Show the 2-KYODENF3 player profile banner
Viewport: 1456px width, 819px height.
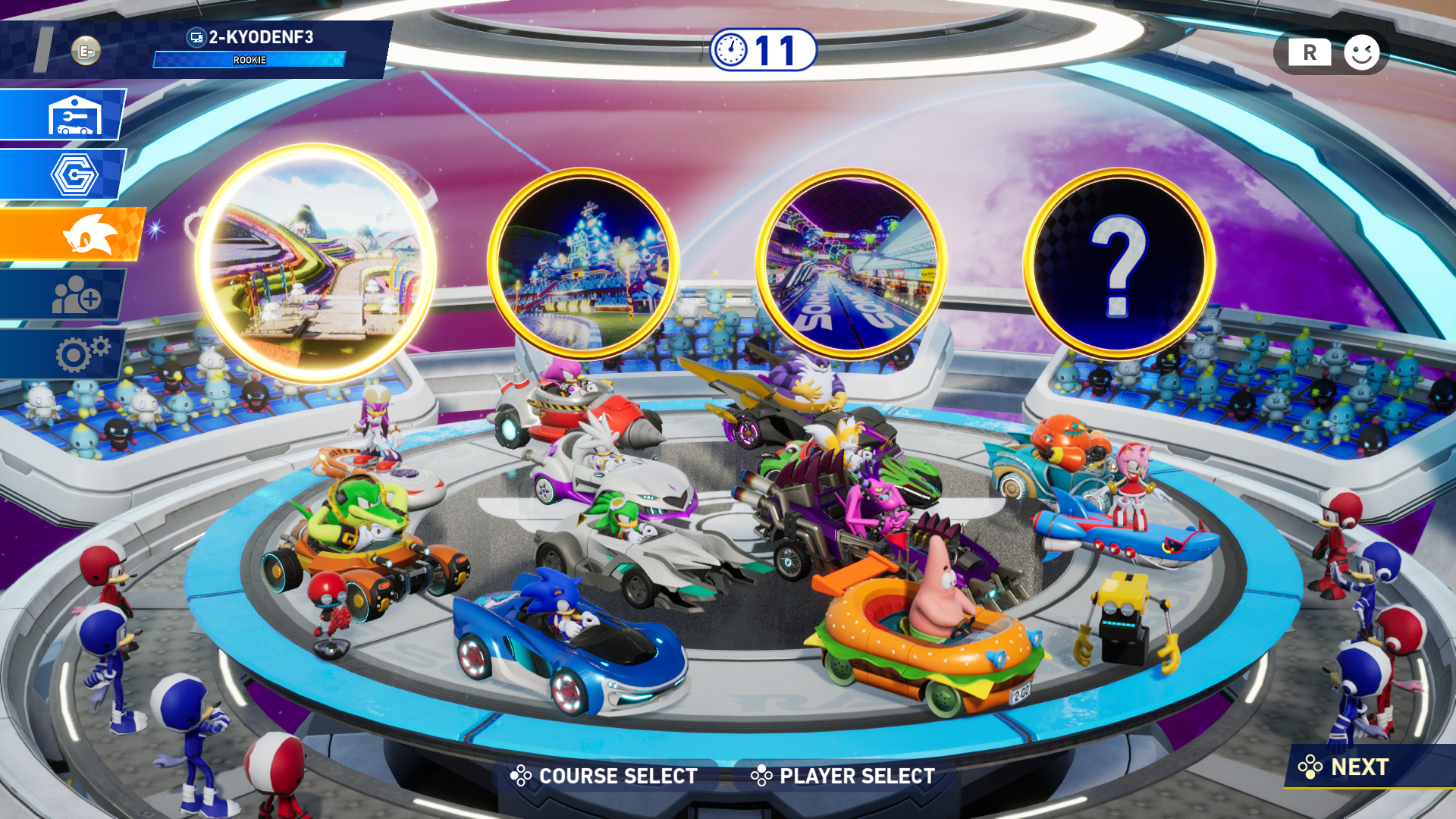pos(250,49)
